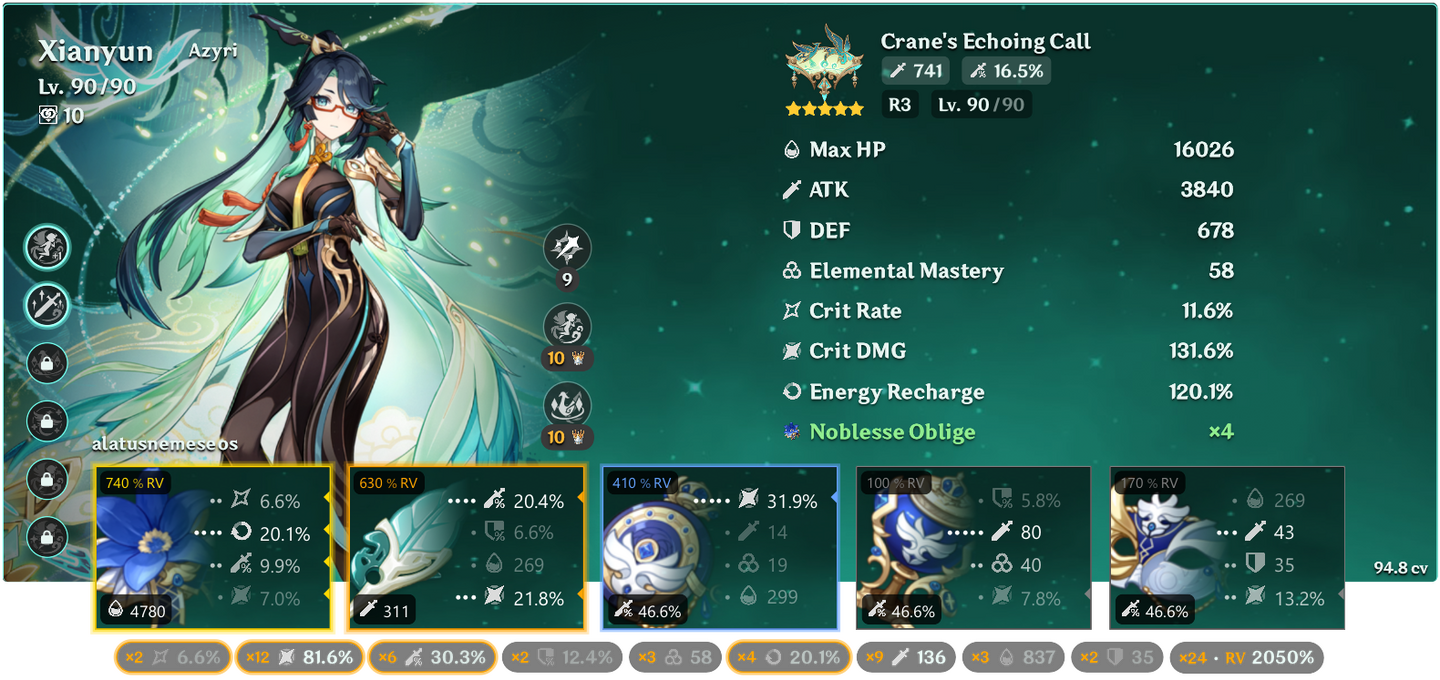Select the normal attack talent icon at level 9
Screen dimensions: 1440x680
pyautogui.click(x=567, y=250)
